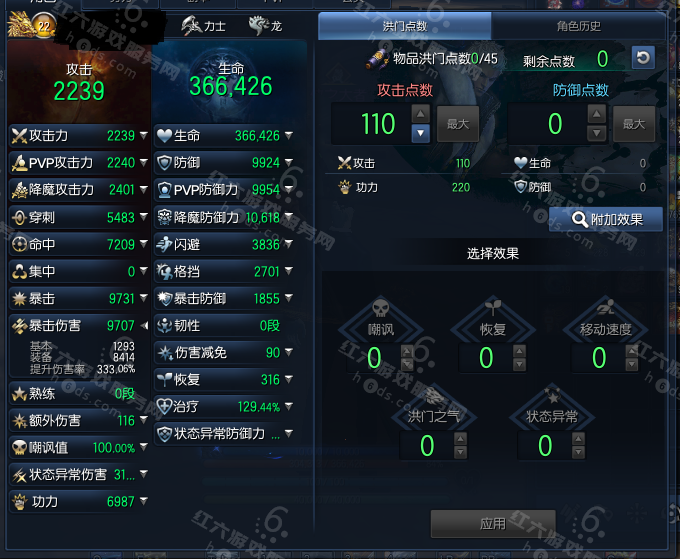Expand the 治疗 stat row

tap(288, 407)
